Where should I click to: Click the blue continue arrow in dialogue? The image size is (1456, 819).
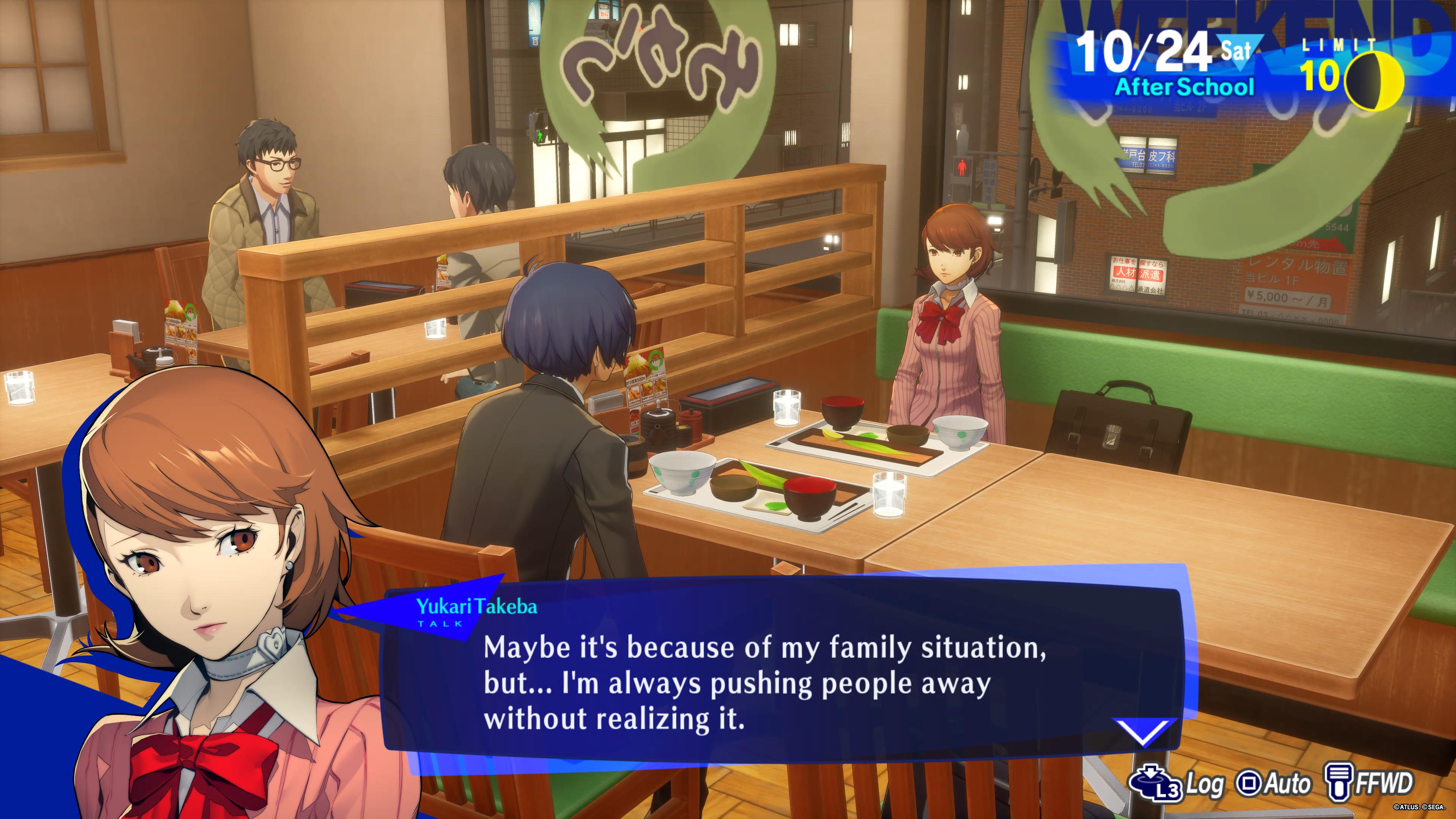pos(1144,731)
